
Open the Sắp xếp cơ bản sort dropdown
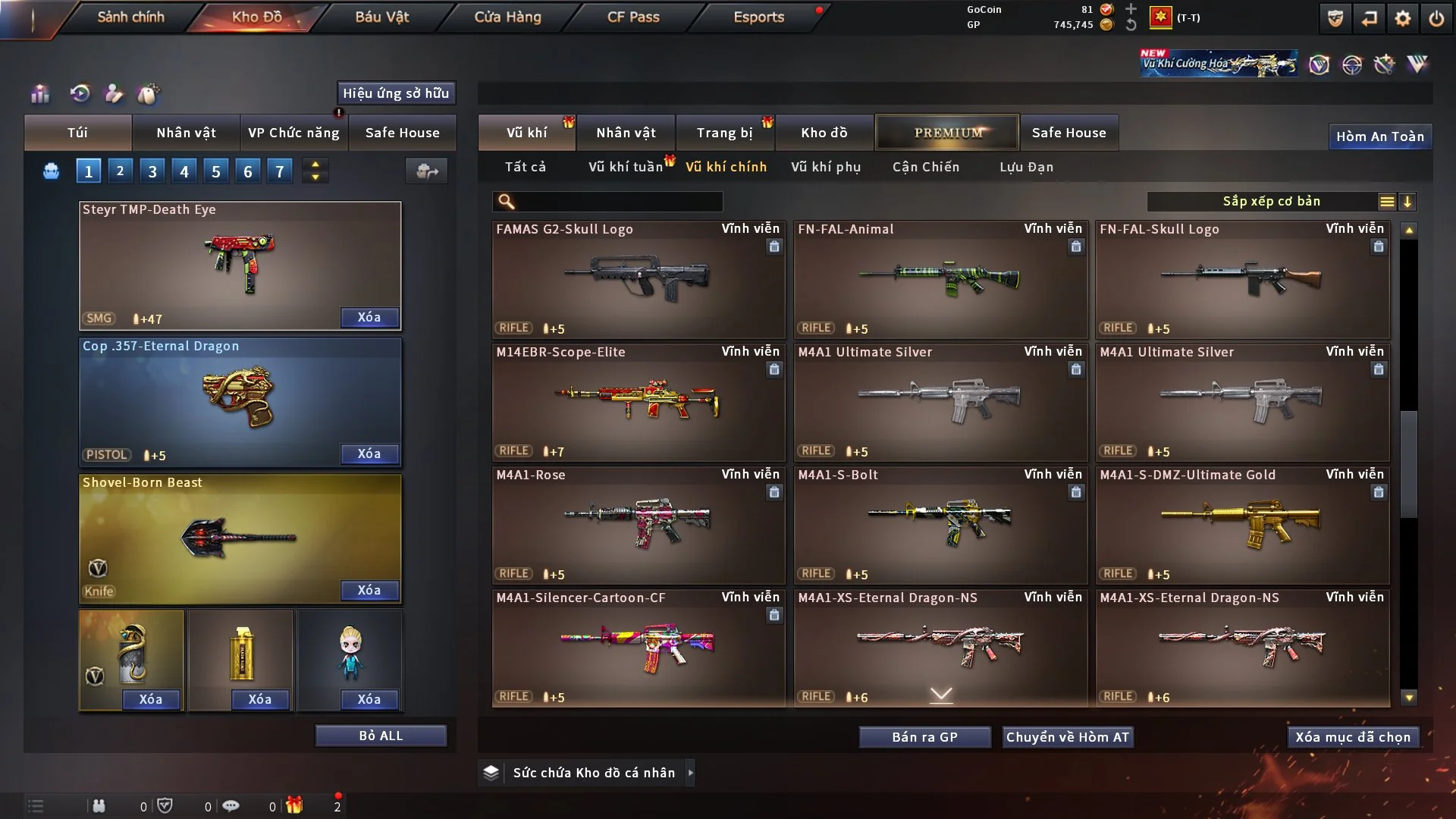point(1271,201)
